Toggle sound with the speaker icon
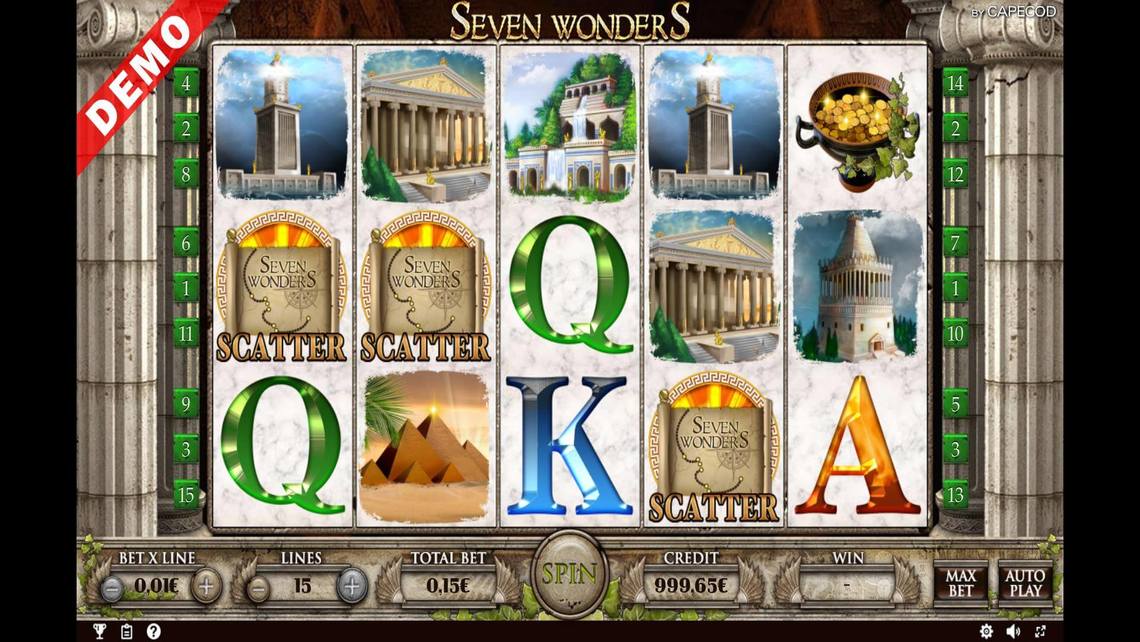The width and height of the screenshot is (1140, 642). (x=1013, y=631)
